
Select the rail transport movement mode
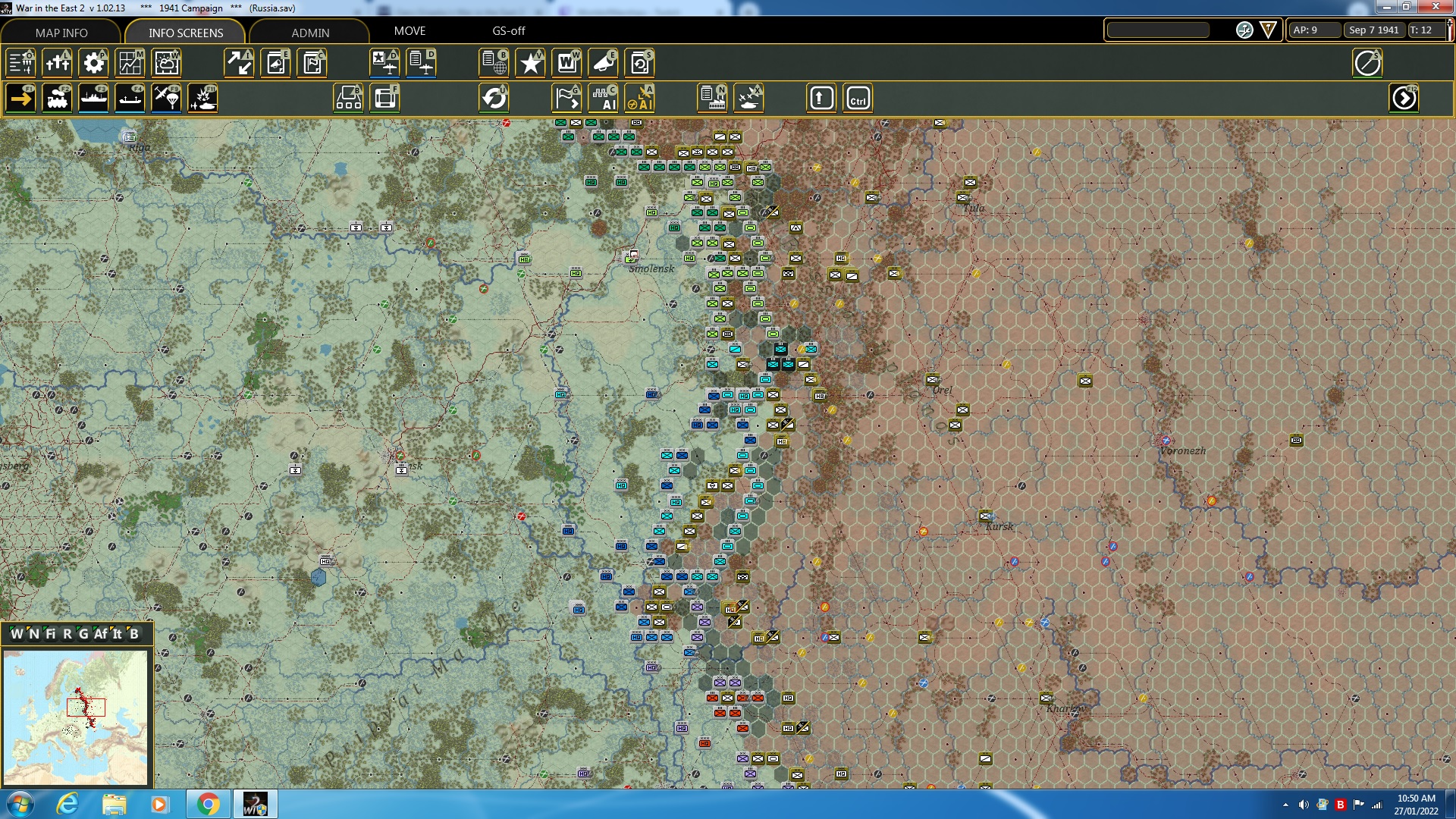click(57, 98)
